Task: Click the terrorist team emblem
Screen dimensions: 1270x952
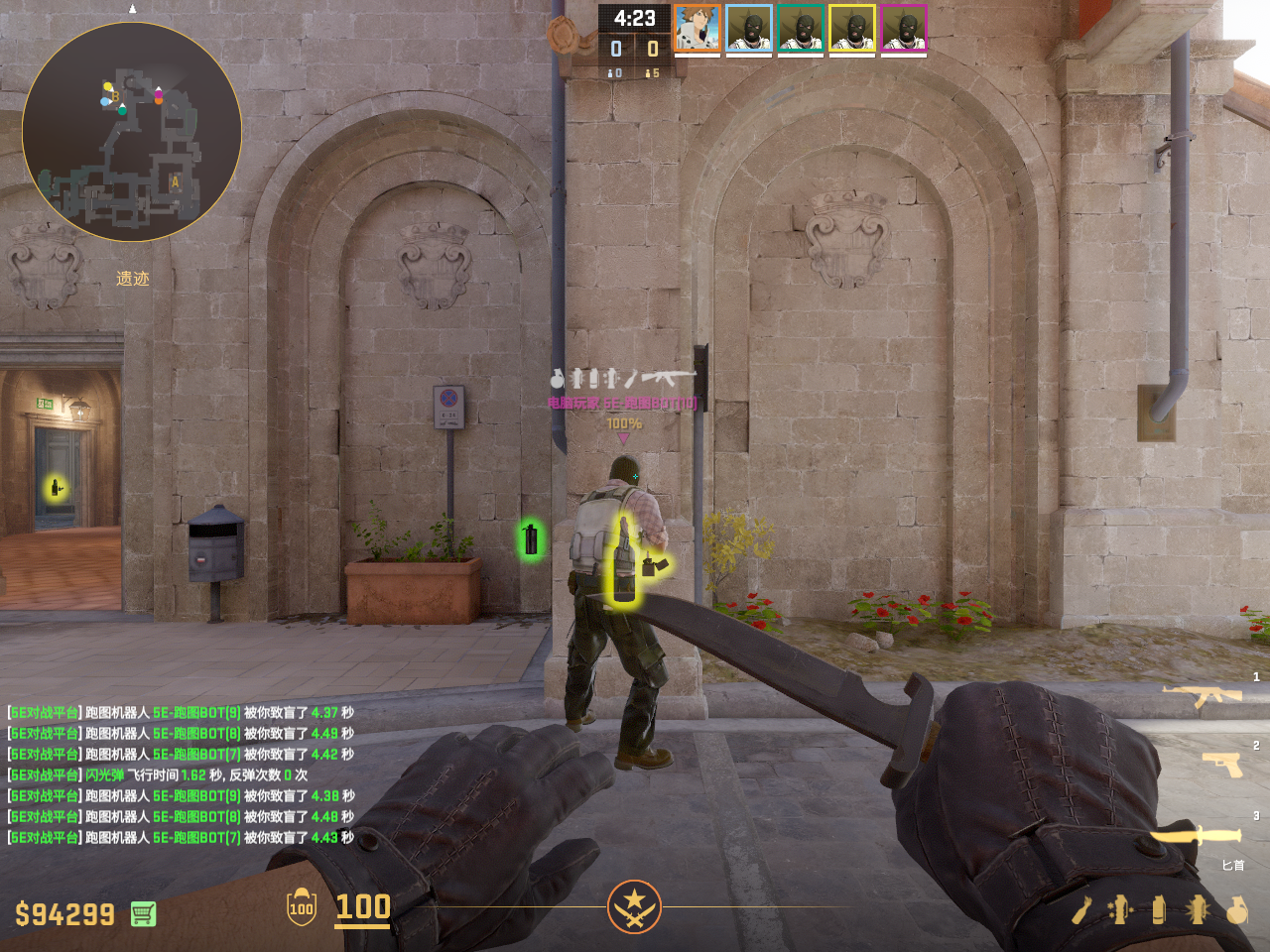Action: pyautogui.click(x=634, y=906)
